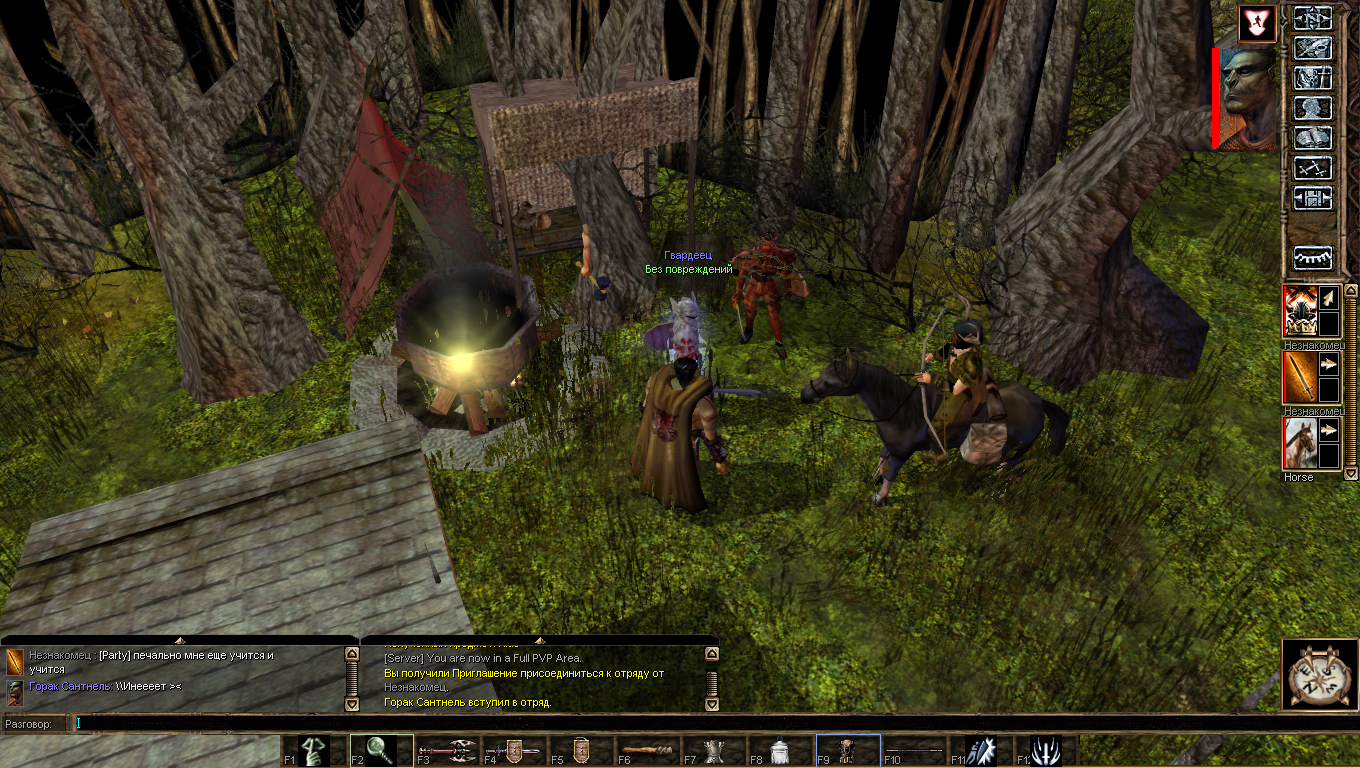Viewport: 1360px width, 768px height.
Task: Use the wooden club in slot F6
Action: tap(647, 751)
